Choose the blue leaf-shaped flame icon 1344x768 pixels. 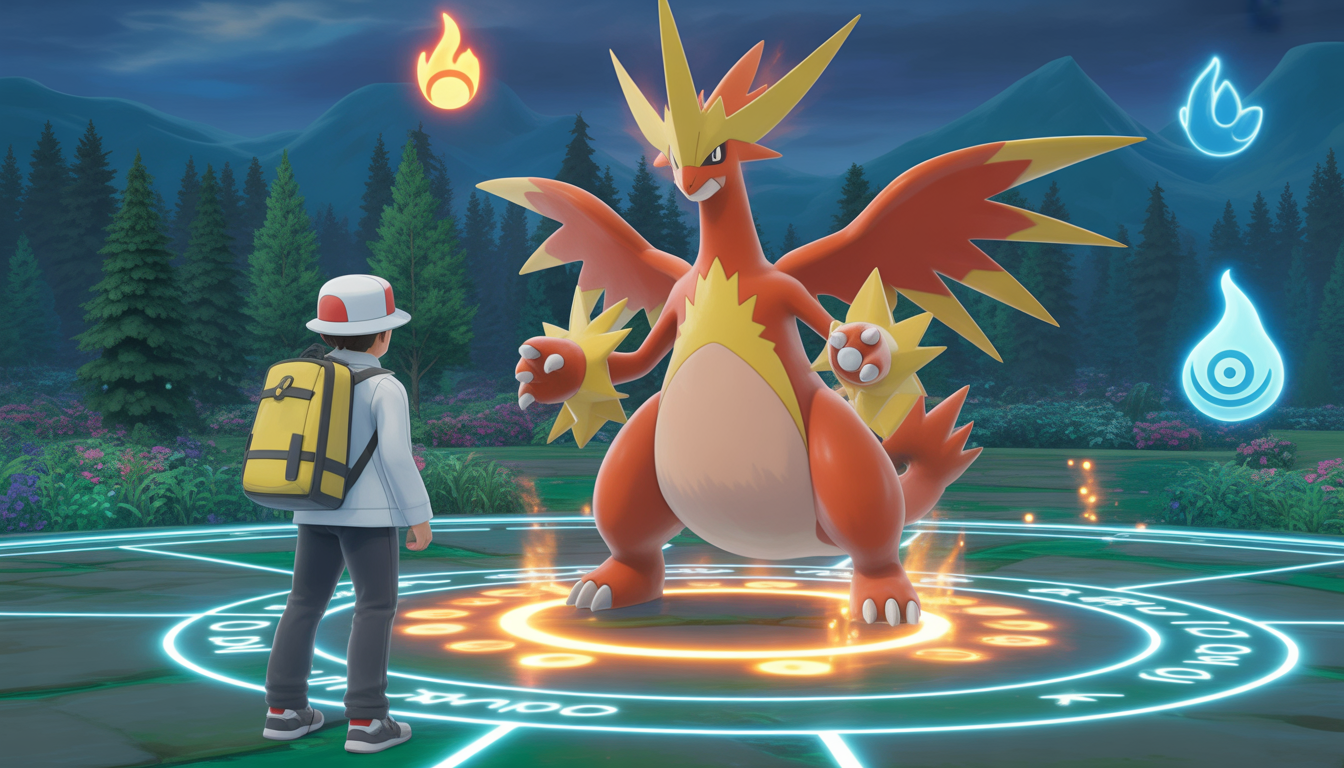(x=1218, y=110)
